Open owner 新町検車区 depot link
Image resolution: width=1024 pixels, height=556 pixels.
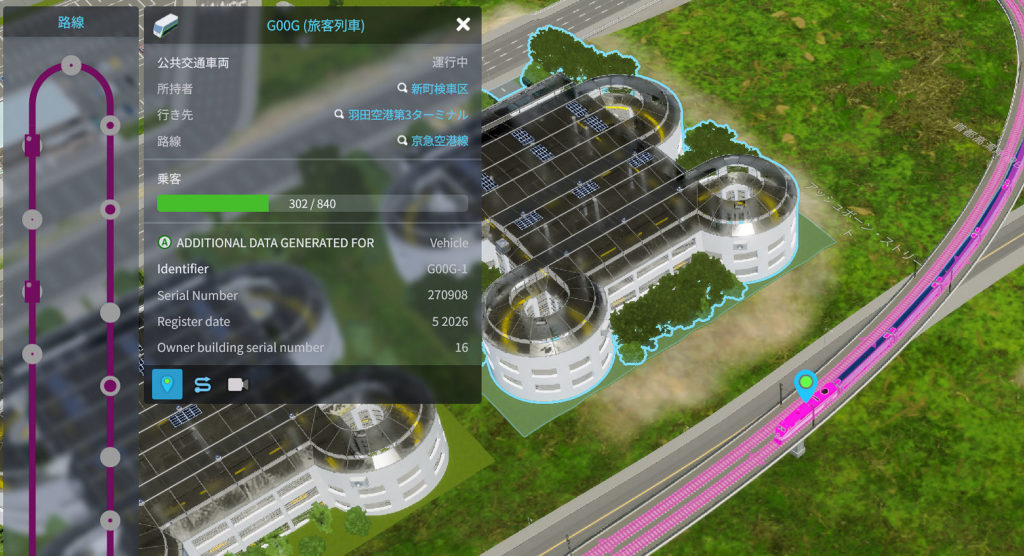439,89
